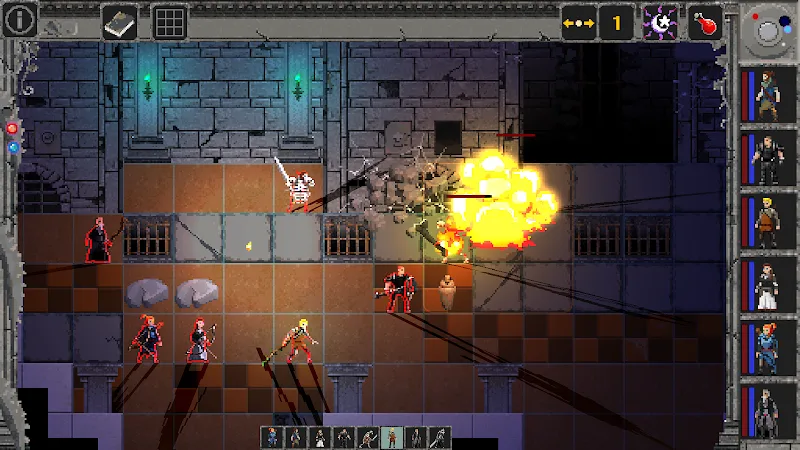Choose the grey-cloaked party member portrait

click(767, 412)
